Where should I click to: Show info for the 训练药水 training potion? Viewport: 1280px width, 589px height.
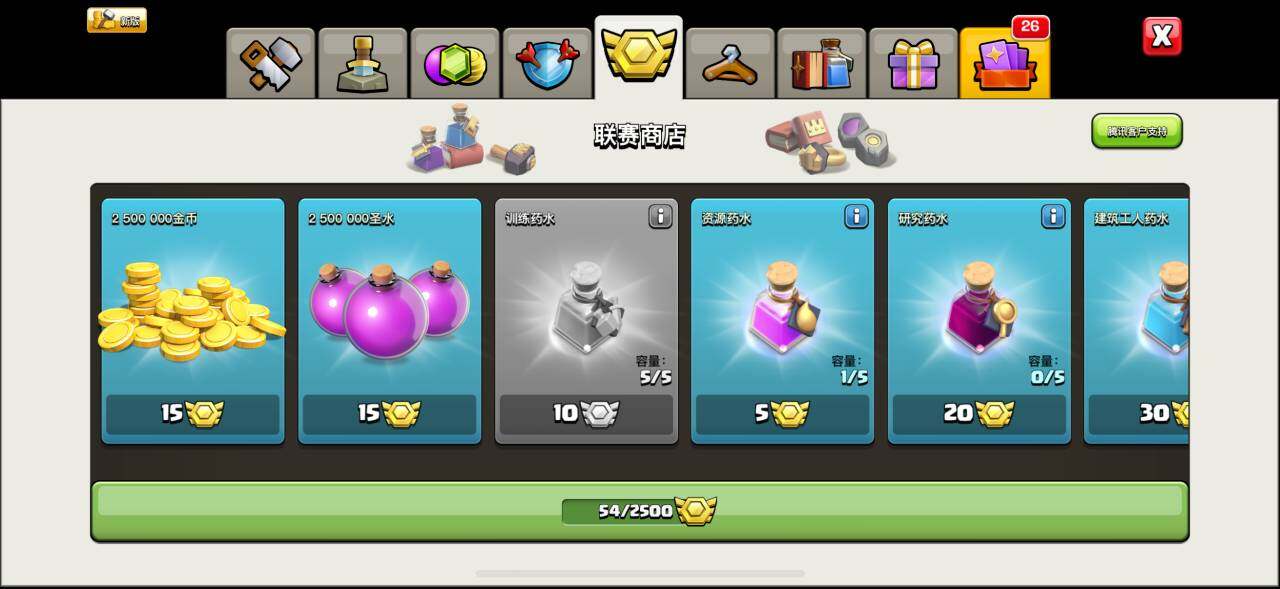coord(660,216)
